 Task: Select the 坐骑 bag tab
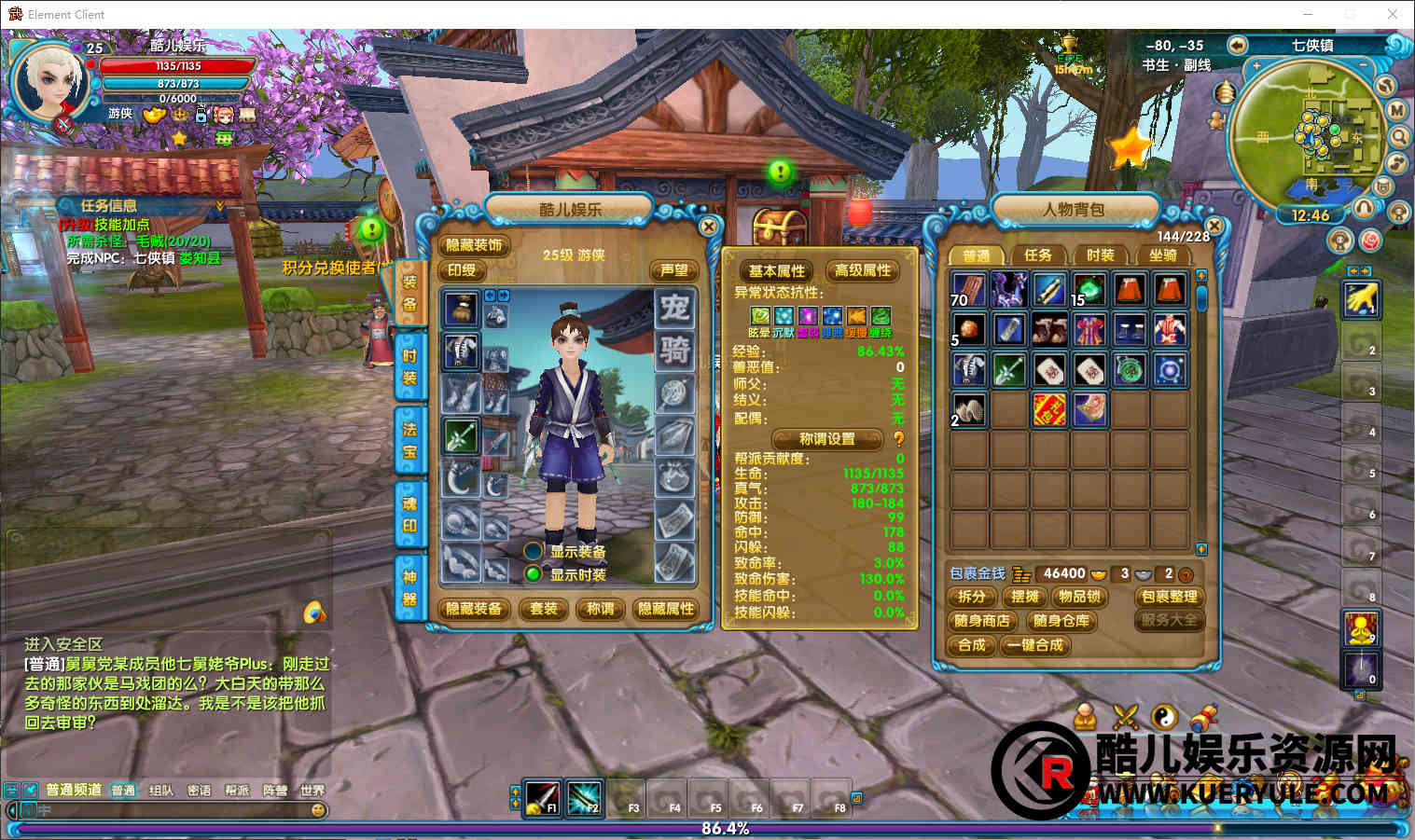click(1162, 255)
